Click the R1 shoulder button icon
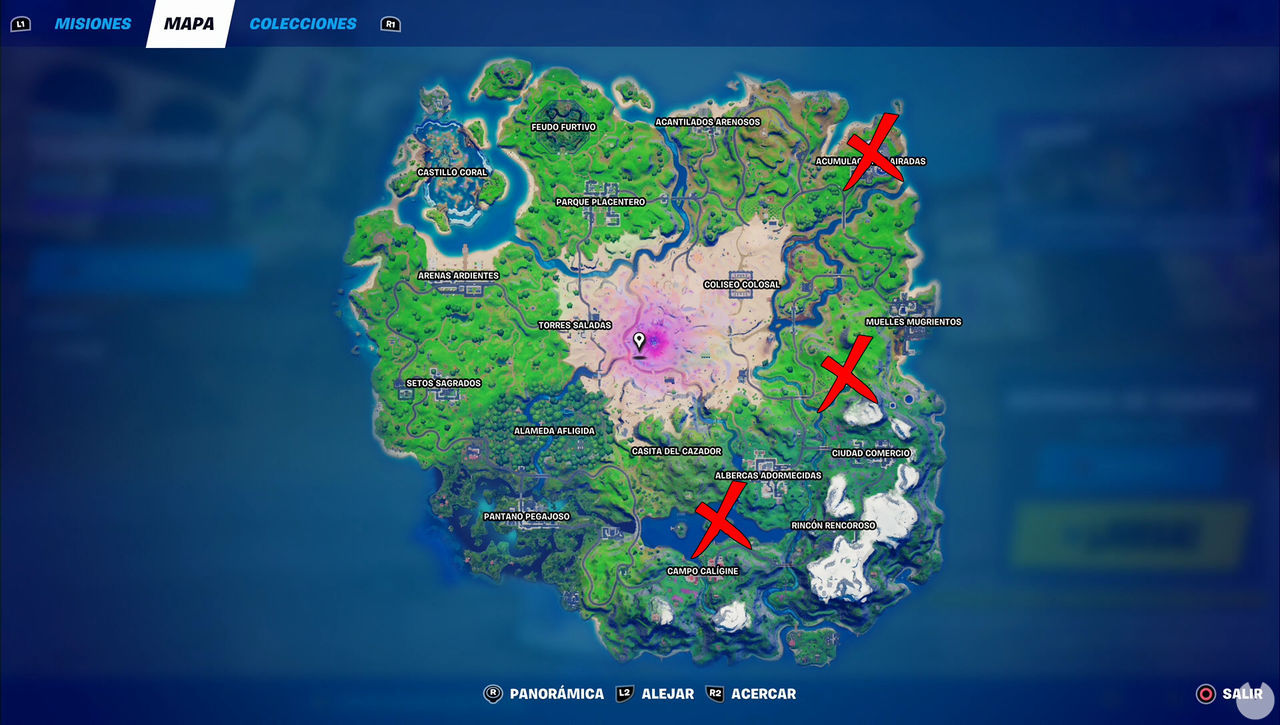 coord(390,23)
